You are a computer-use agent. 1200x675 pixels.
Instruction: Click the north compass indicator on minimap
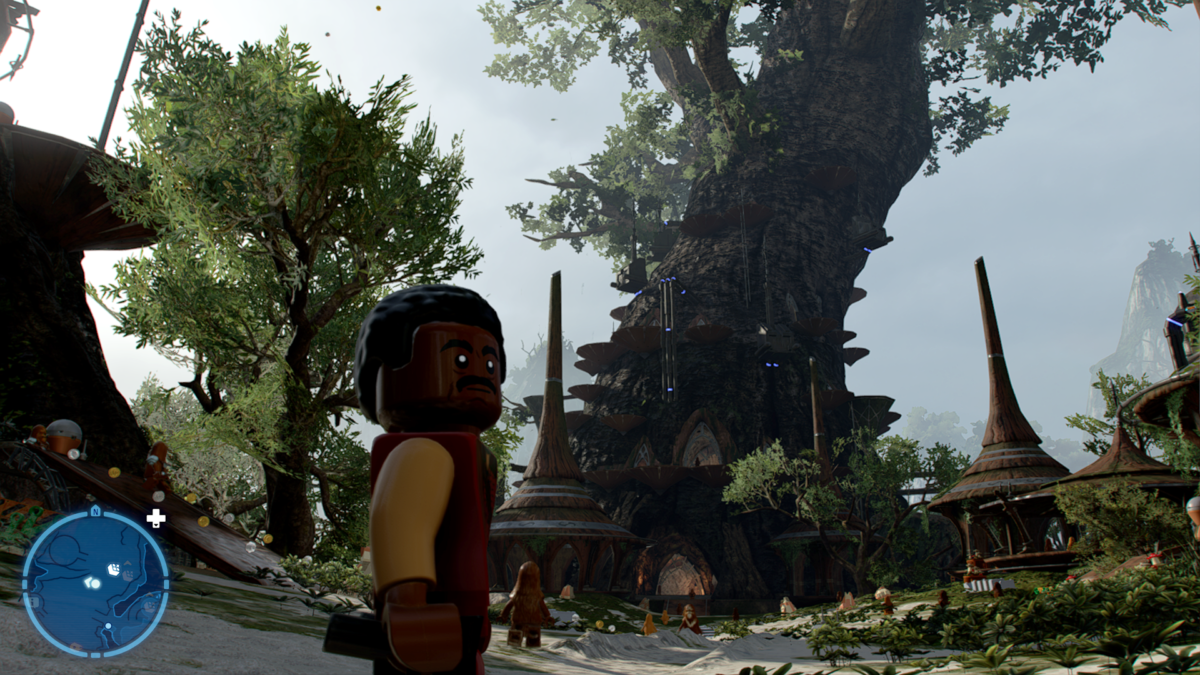click(x=95, y=510)
